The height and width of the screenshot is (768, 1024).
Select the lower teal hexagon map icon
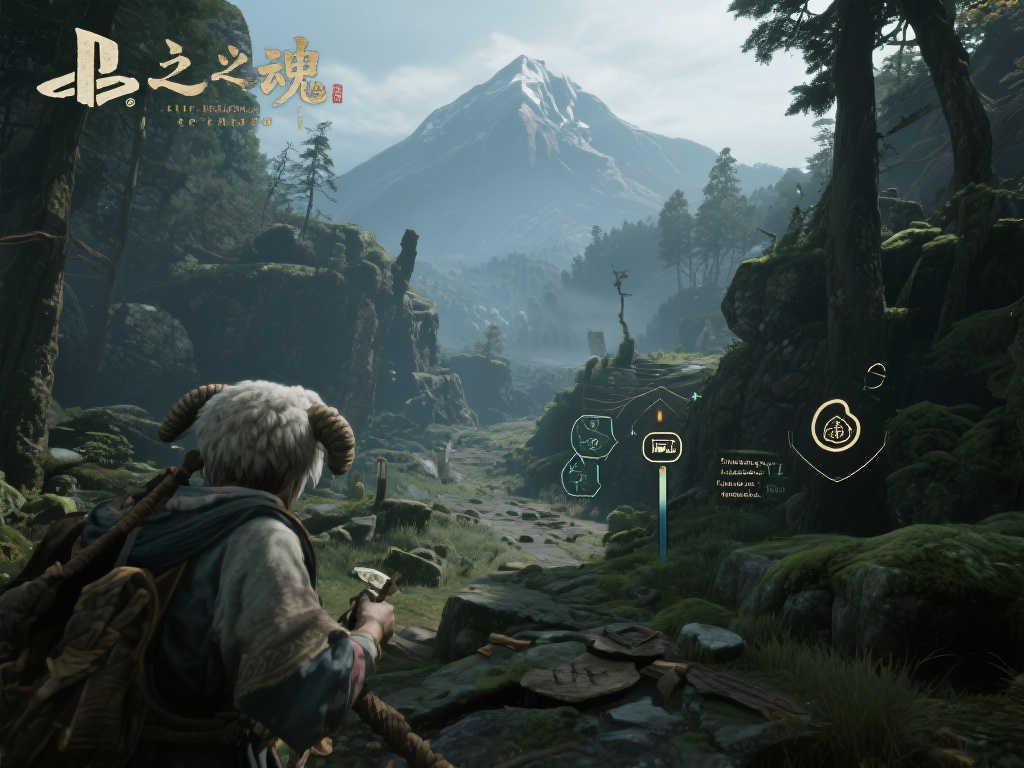[581, 475]
